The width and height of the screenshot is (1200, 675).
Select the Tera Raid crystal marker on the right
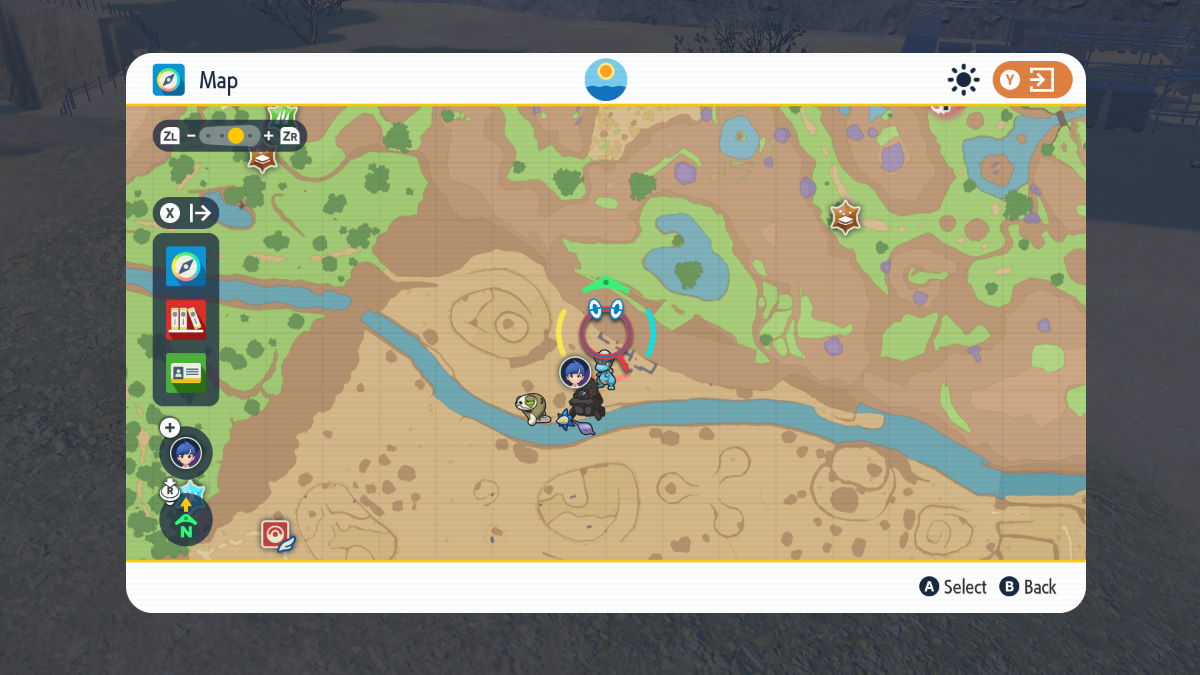point(846,217)
